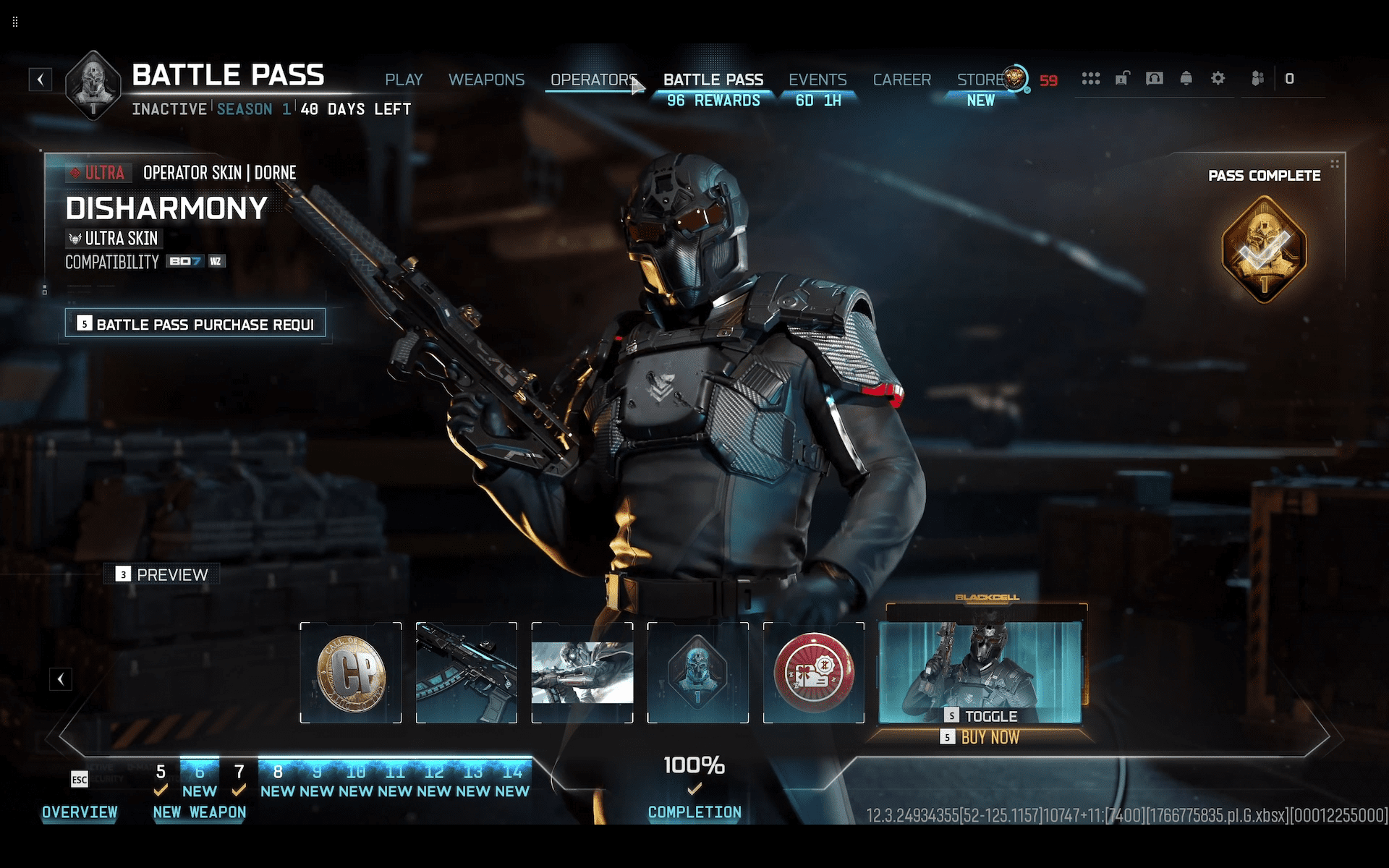Open the Play tab
This screenshot has height=868, width=1389.
tap(403, 80)
